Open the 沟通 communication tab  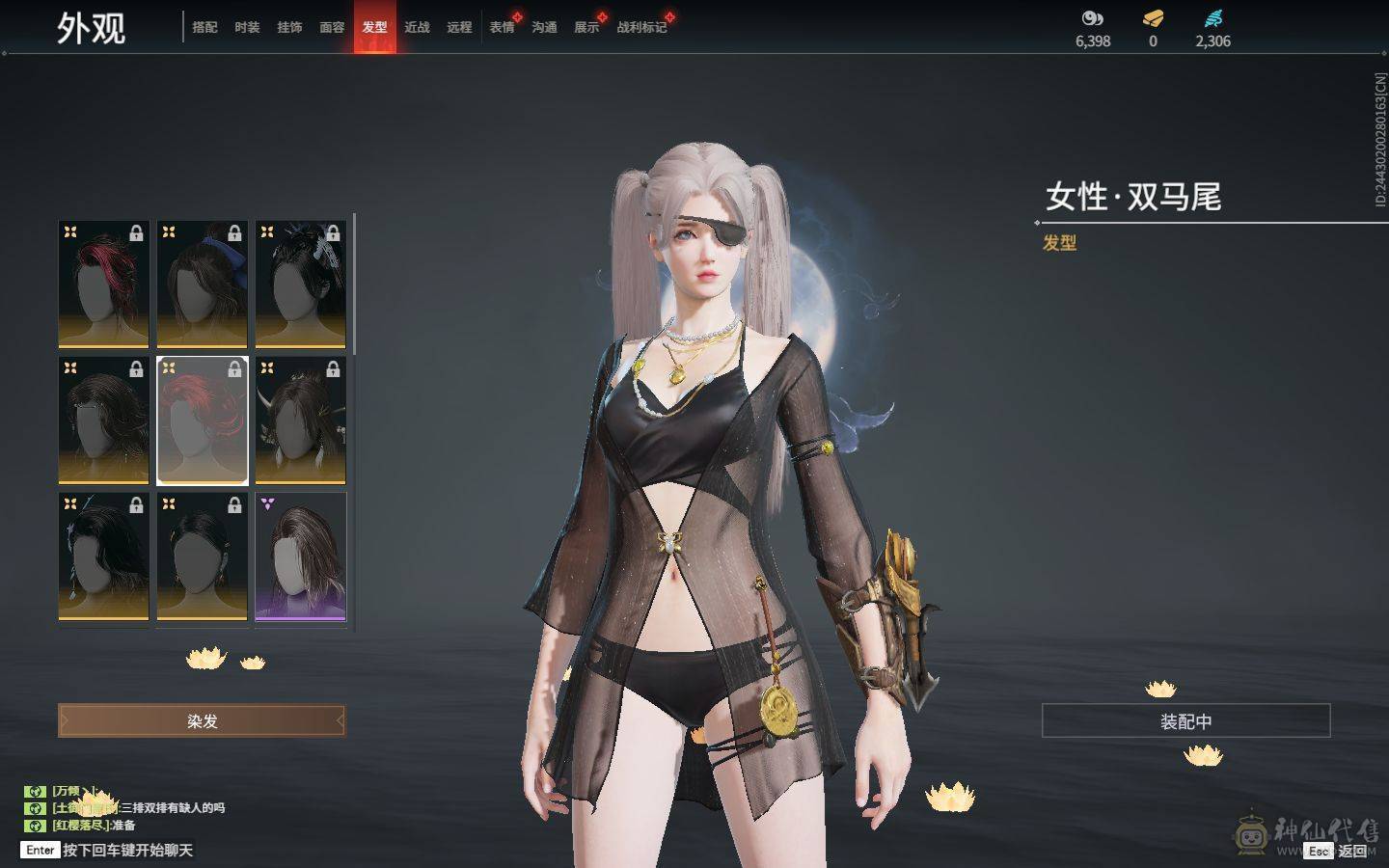point(544,27)
